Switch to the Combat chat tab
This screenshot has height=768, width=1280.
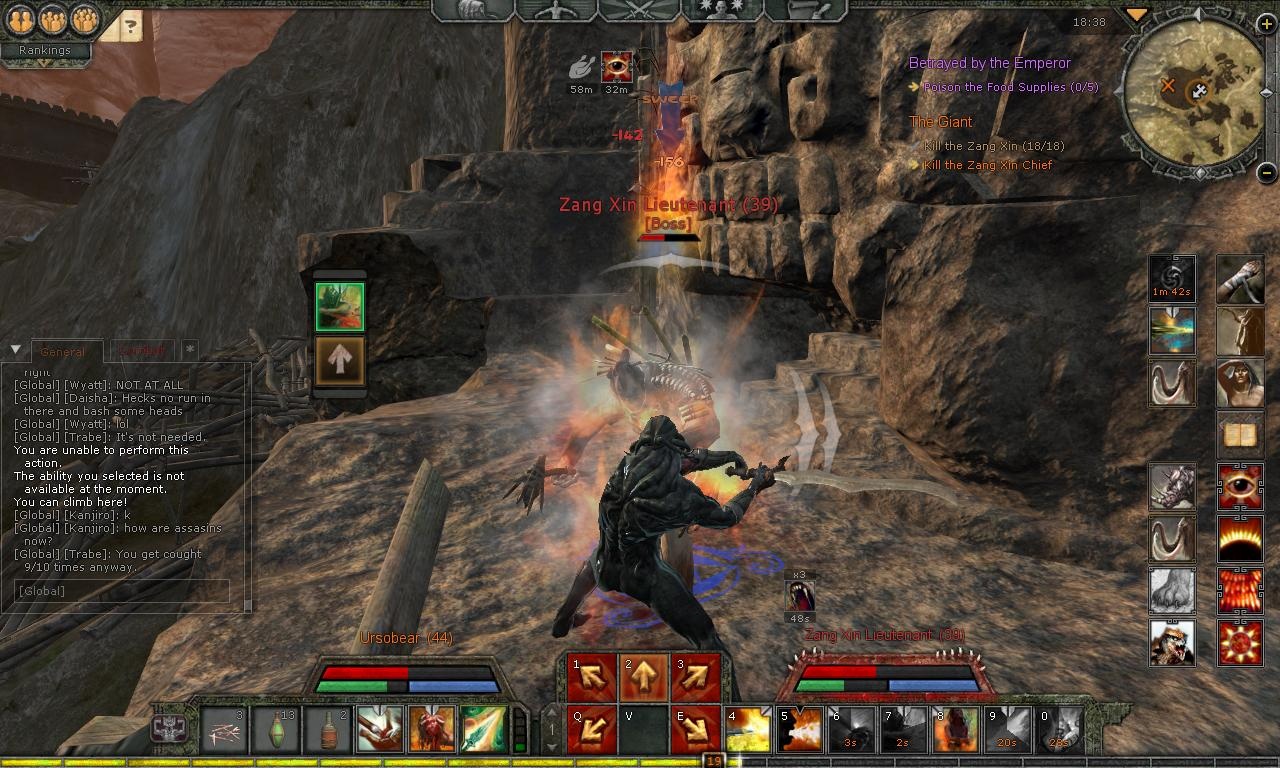coord(142,350)
